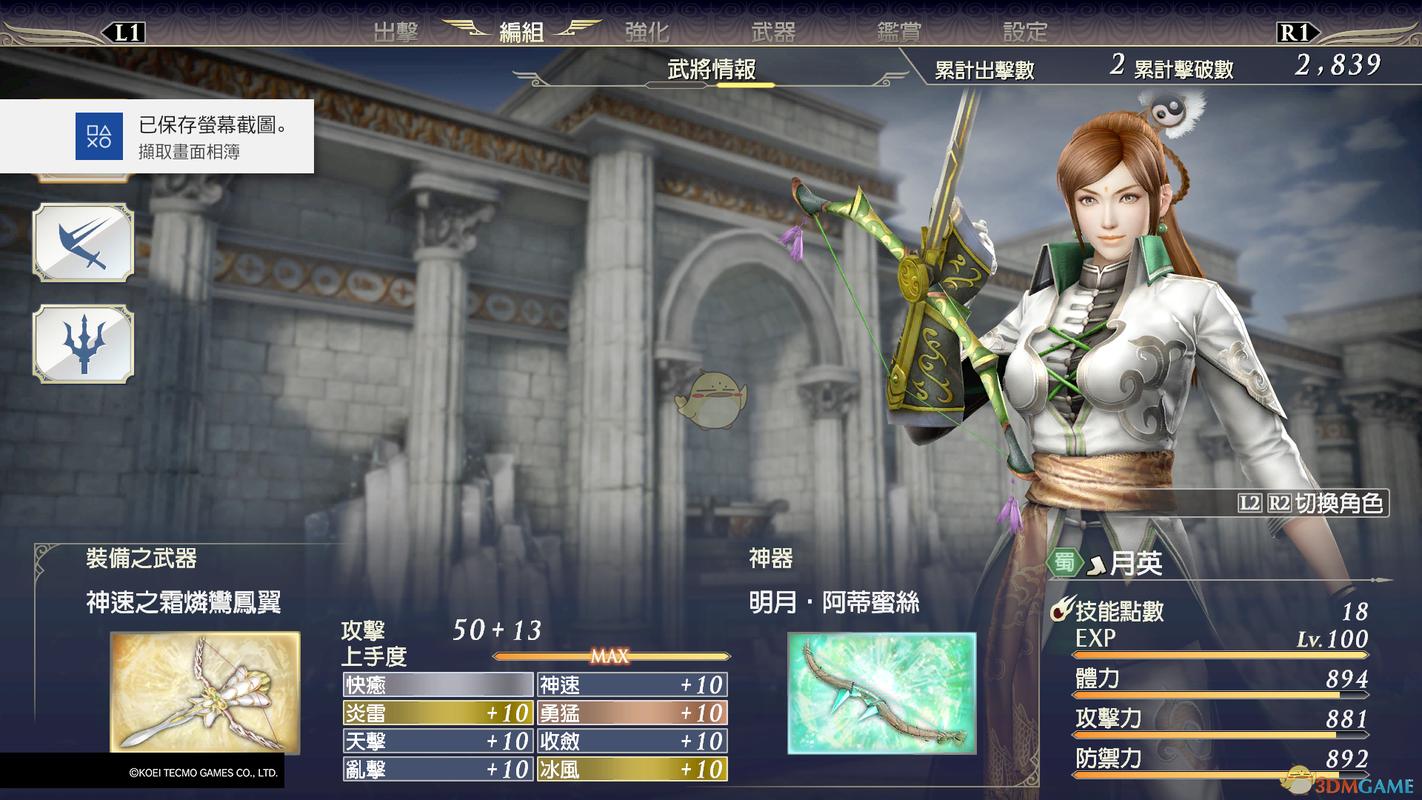
Task: Pick the 冰風 +10 attribute slot
Action: [632, 769]
